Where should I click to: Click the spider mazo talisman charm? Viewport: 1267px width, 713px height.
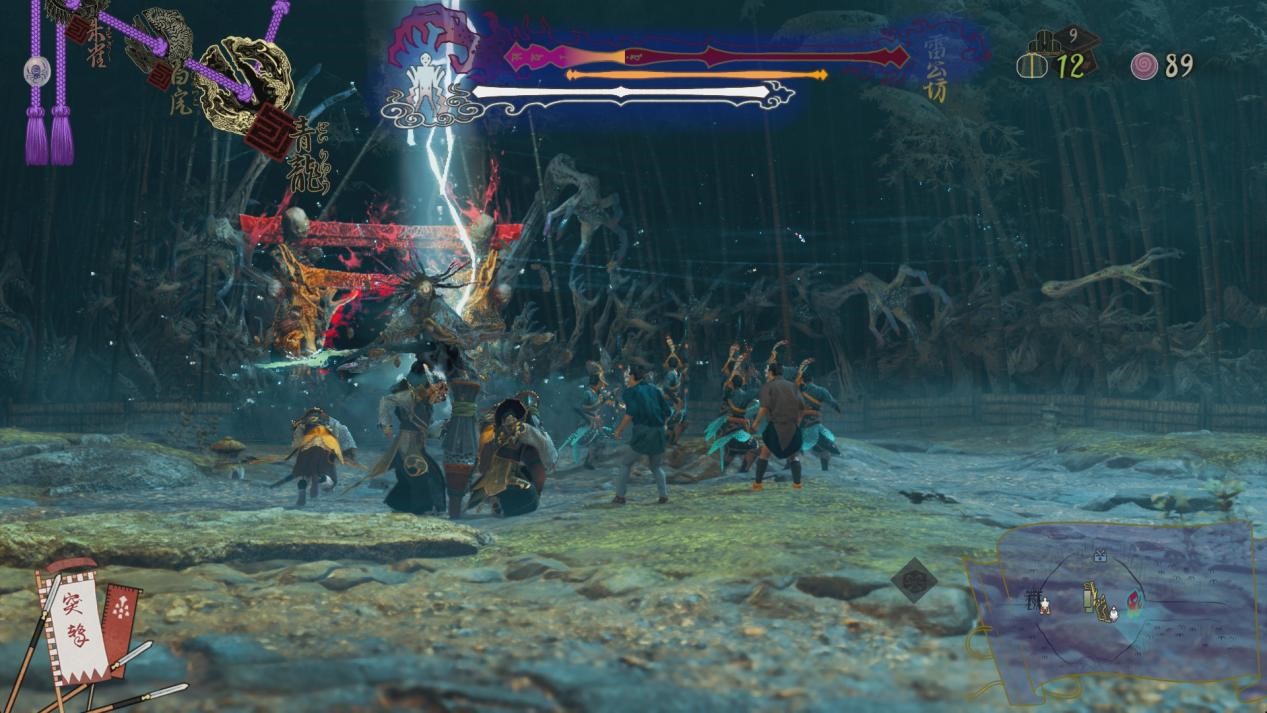click(x=37, y=71)
